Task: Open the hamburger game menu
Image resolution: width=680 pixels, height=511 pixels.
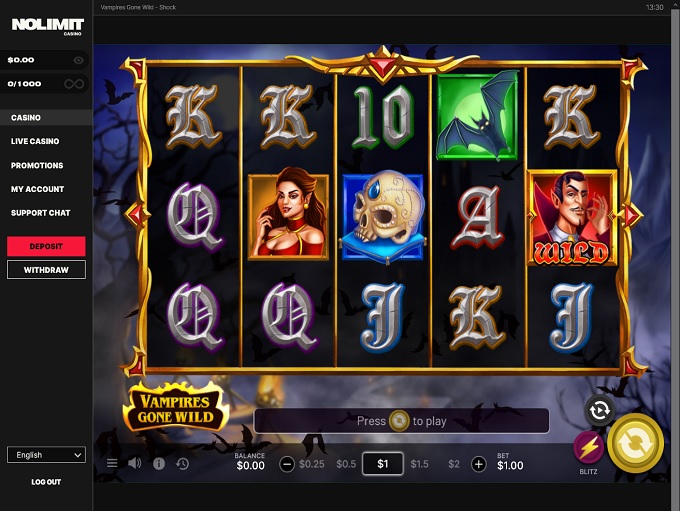Action: pyautogui.click(x=112, y=464)
